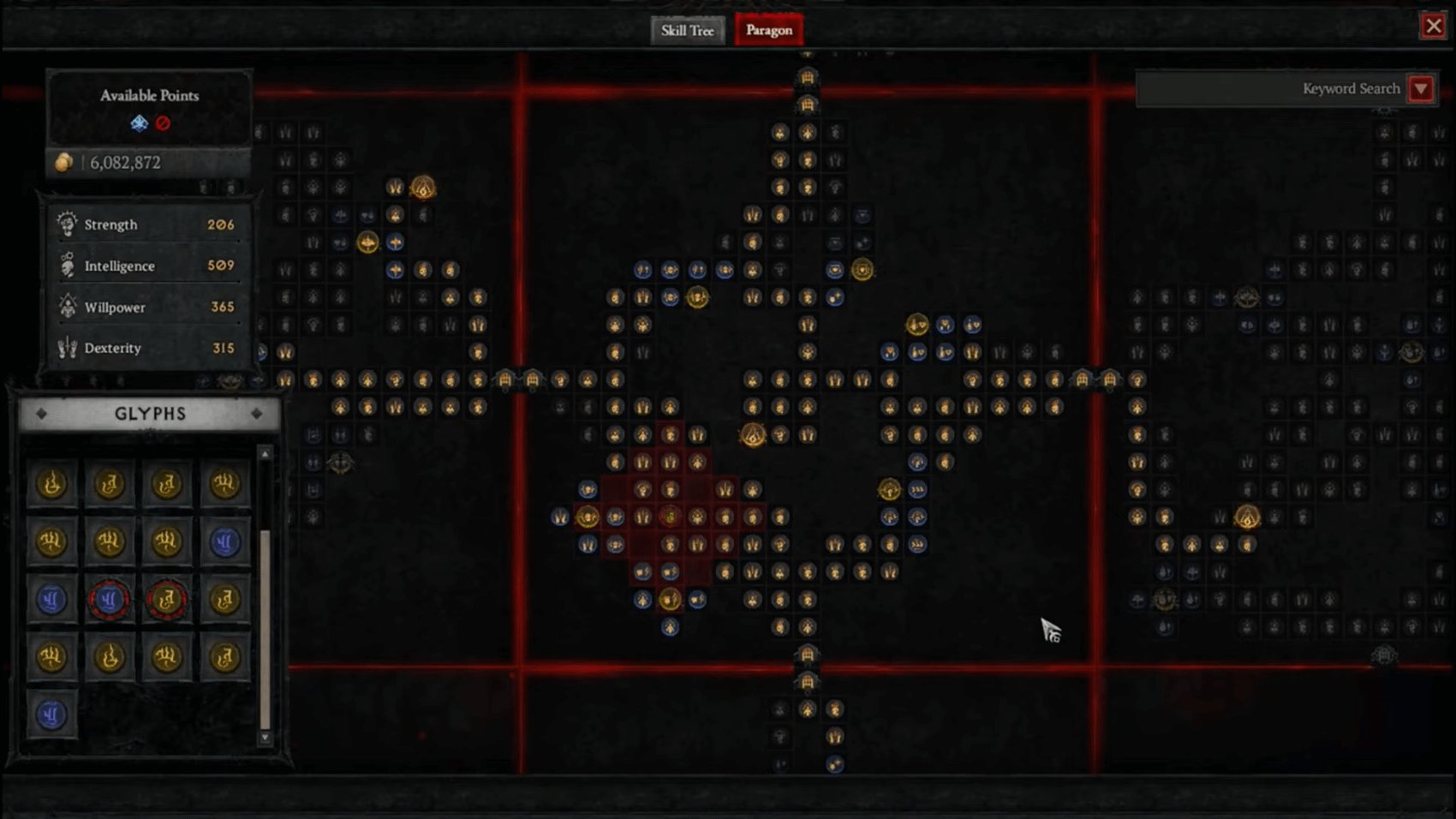The height and width of the screenshot is (819, 1456).
Task: Click the Dexterity stat entry
Action: (x=112, y=348)
